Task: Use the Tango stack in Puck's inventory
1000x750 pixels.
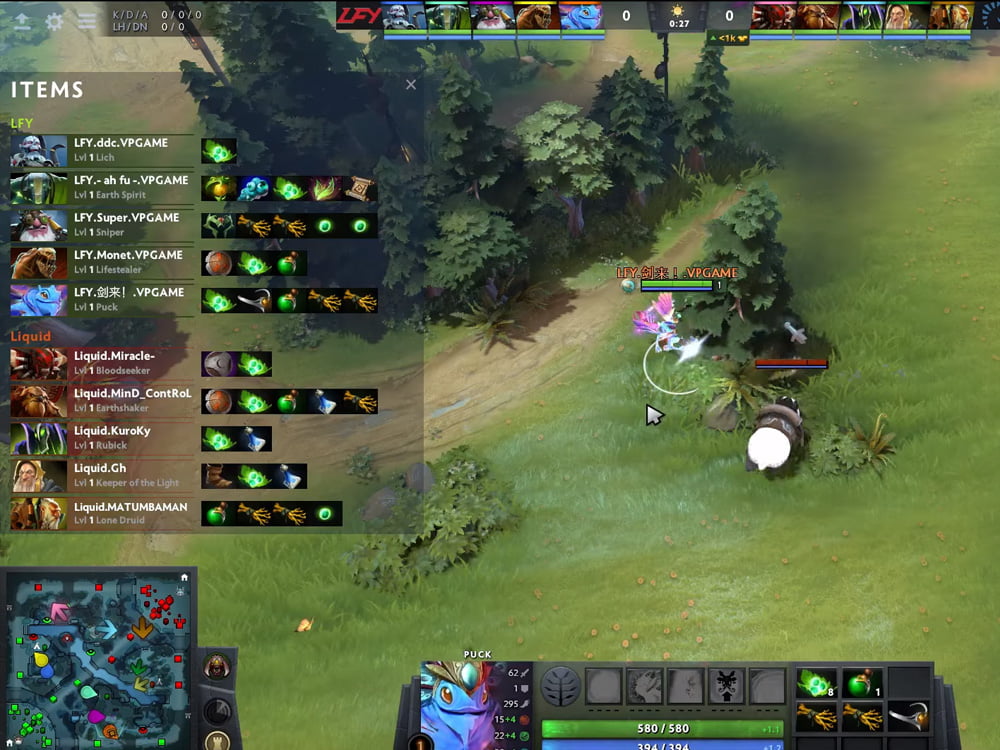Action: coord(815,683)
